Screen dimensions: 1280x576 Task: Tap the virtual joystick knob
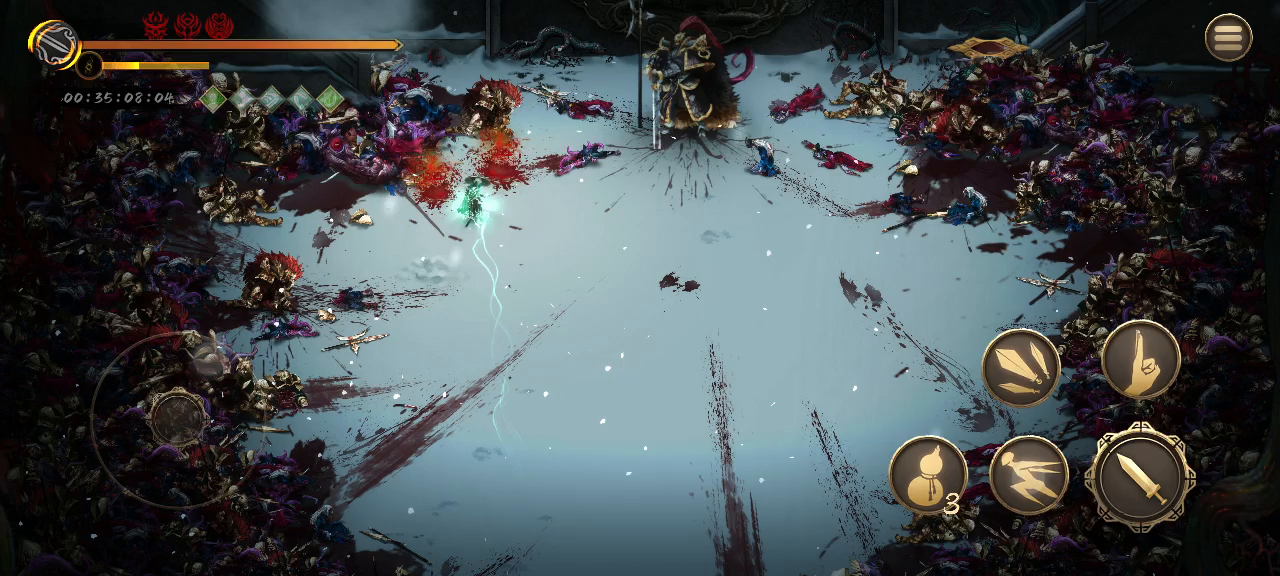click(178, 417)
